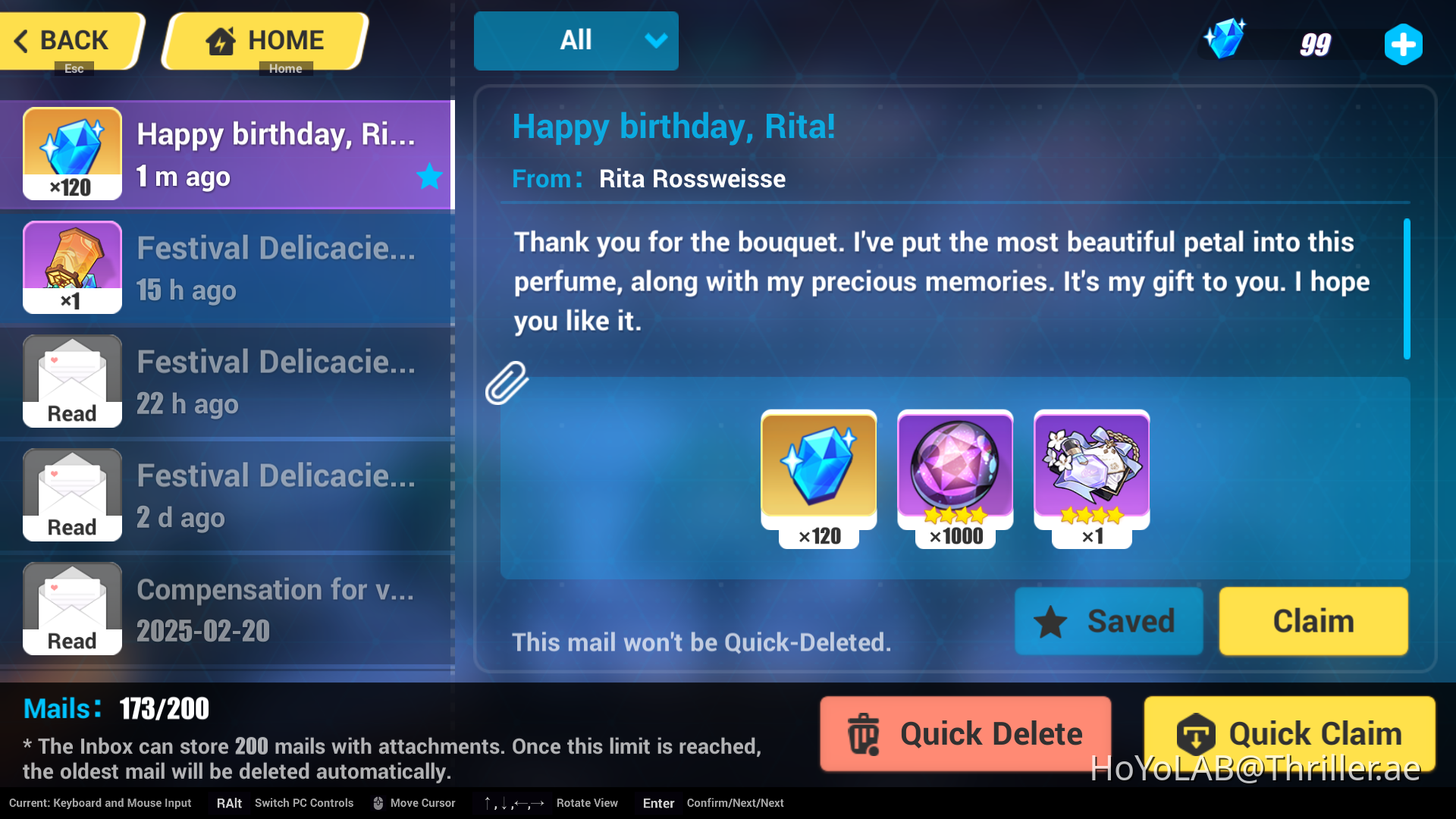Select the Compensation mail dated 2025-02-20

227,608
